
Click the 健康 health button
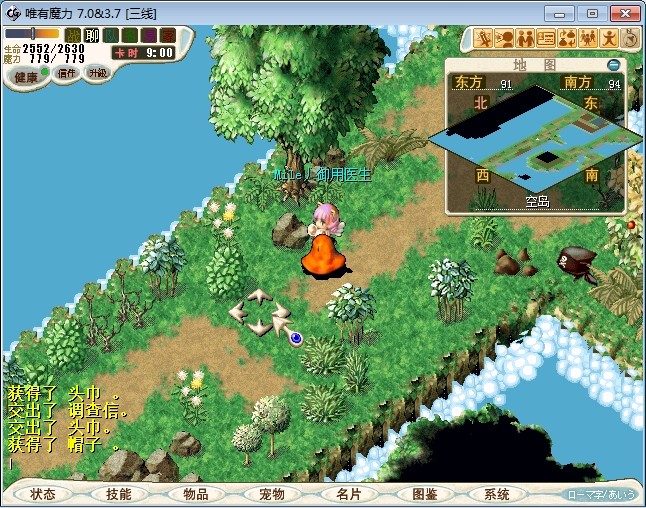[25, 77]
